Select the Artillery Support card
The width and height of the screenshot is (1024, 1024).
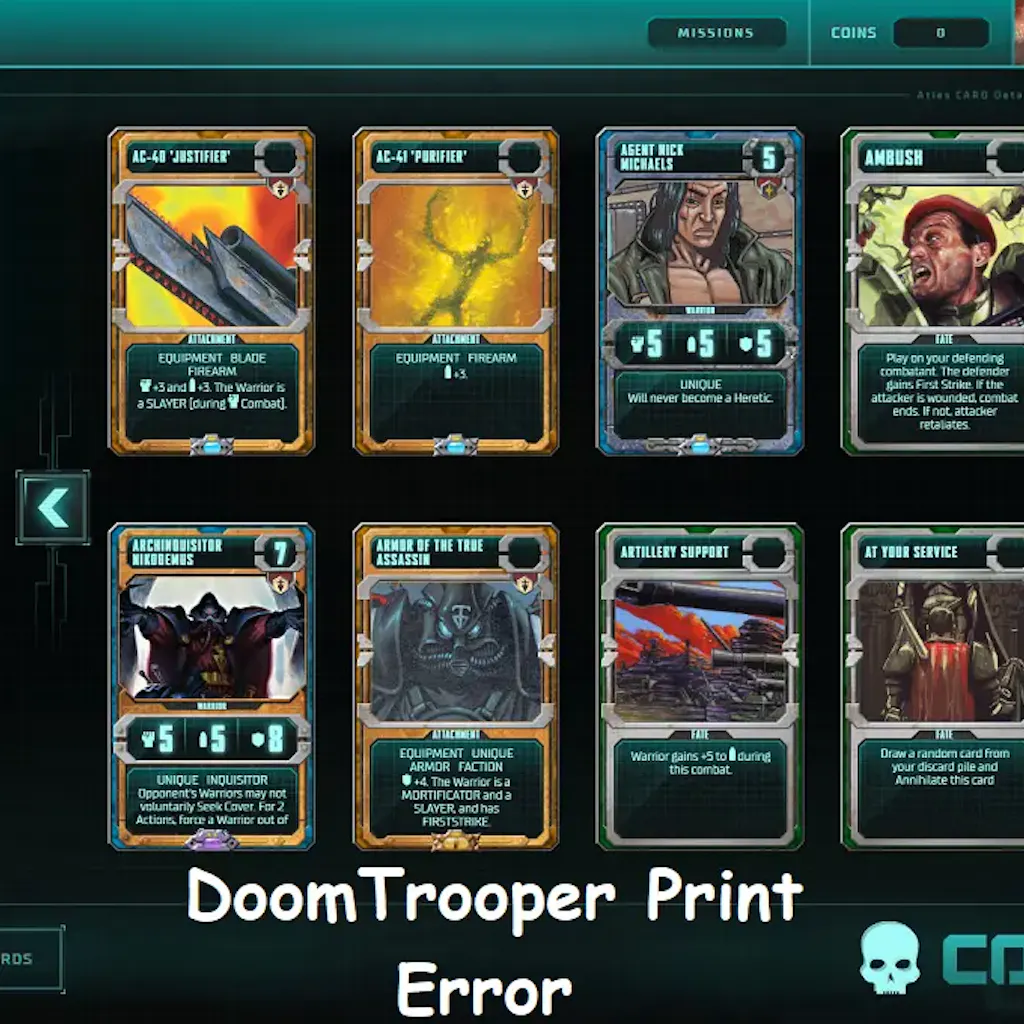(x=700, y=686)
